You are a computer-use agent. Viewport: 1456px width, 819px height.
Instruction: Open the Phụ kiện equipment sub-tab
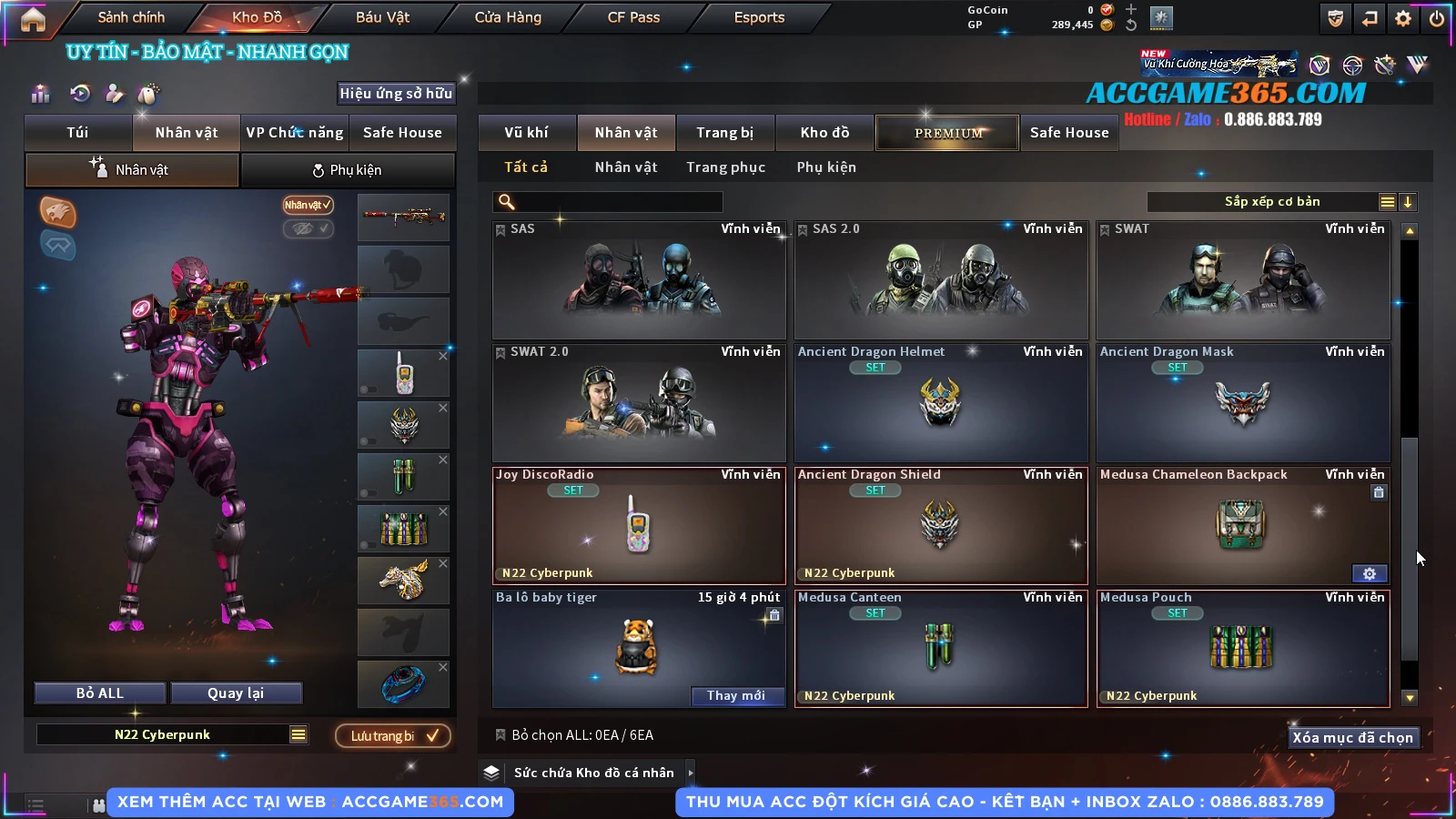pyautogui.click(x=347, y=170)
